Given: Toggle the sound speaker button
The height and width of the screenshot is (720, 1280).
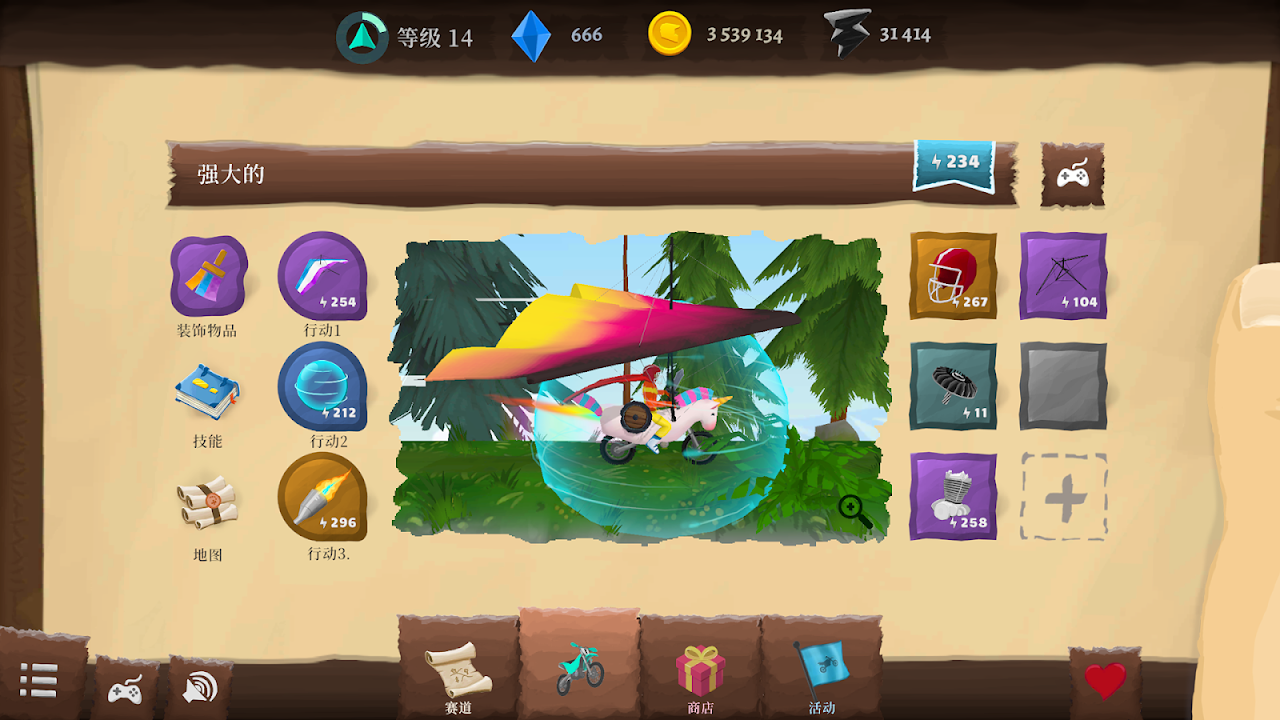Looking at the screenshot, I should click(200, 687).
